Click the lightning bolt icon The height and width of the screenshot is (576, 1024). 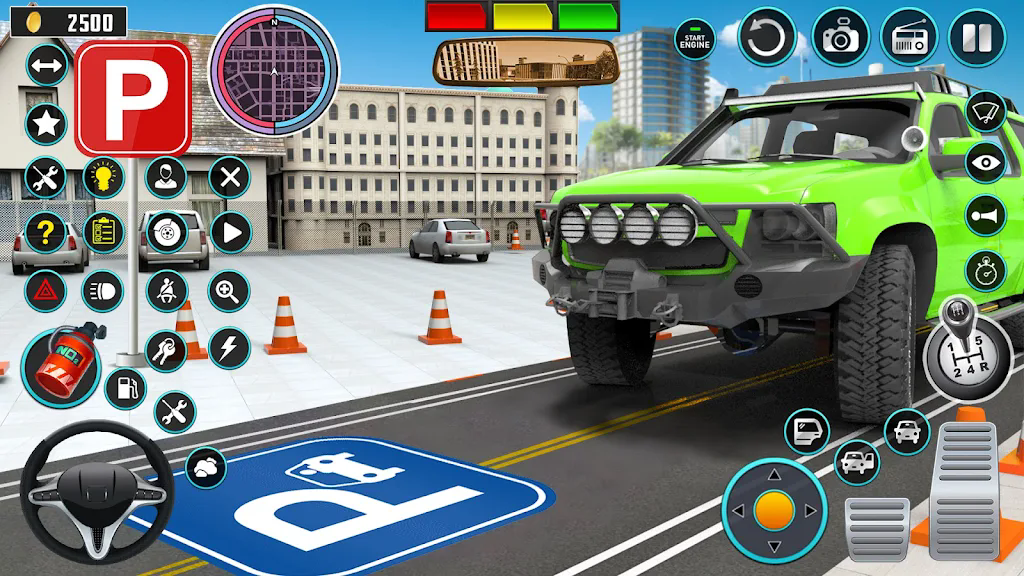coord(229,347)
